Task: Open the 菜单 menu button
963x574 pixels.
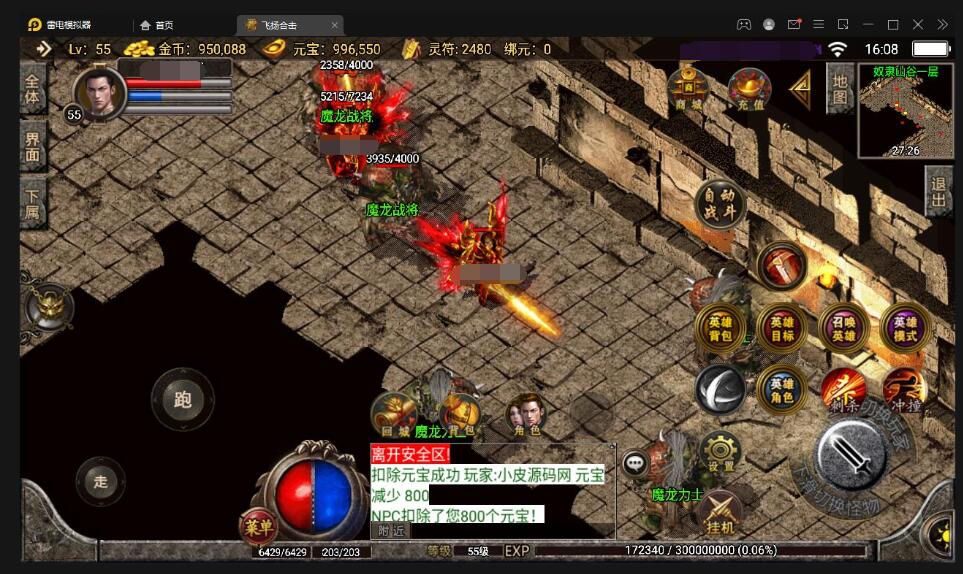Action: (x=257, y=525)
